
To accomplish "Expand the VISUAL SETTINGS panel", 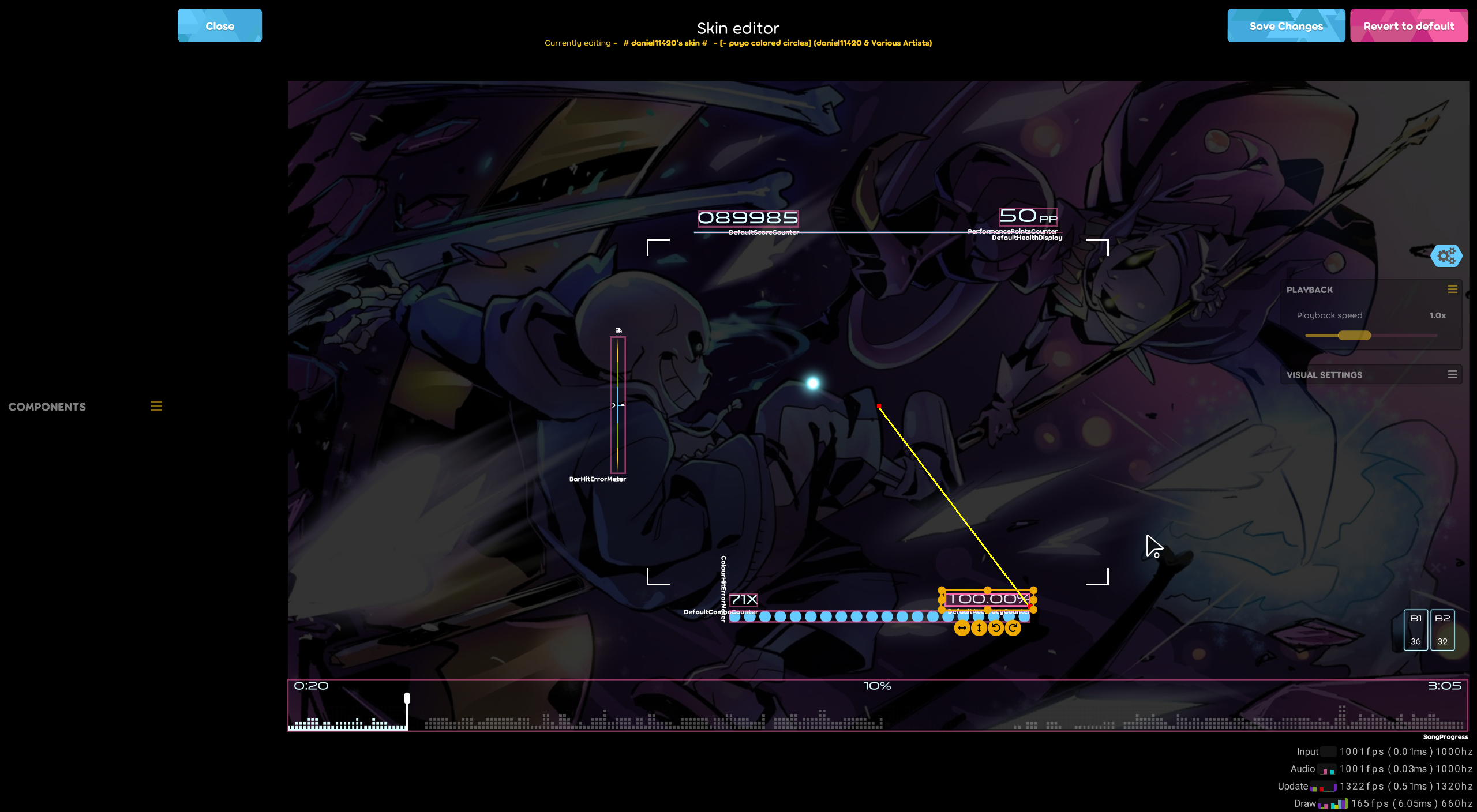I will 1453,374.
